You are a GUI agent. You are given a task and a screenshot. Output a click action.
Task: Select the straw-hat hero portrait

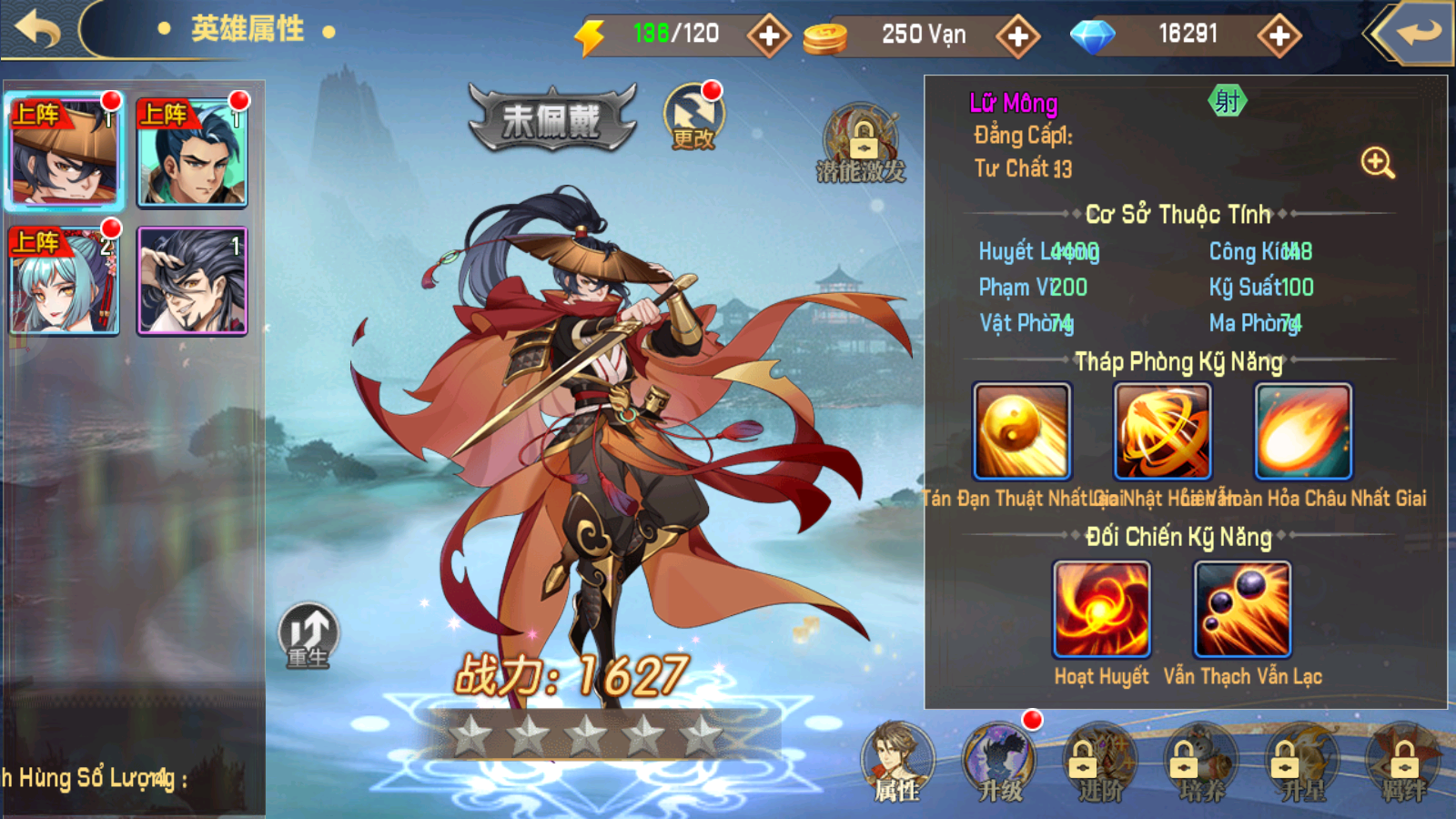tap(65, 152)
